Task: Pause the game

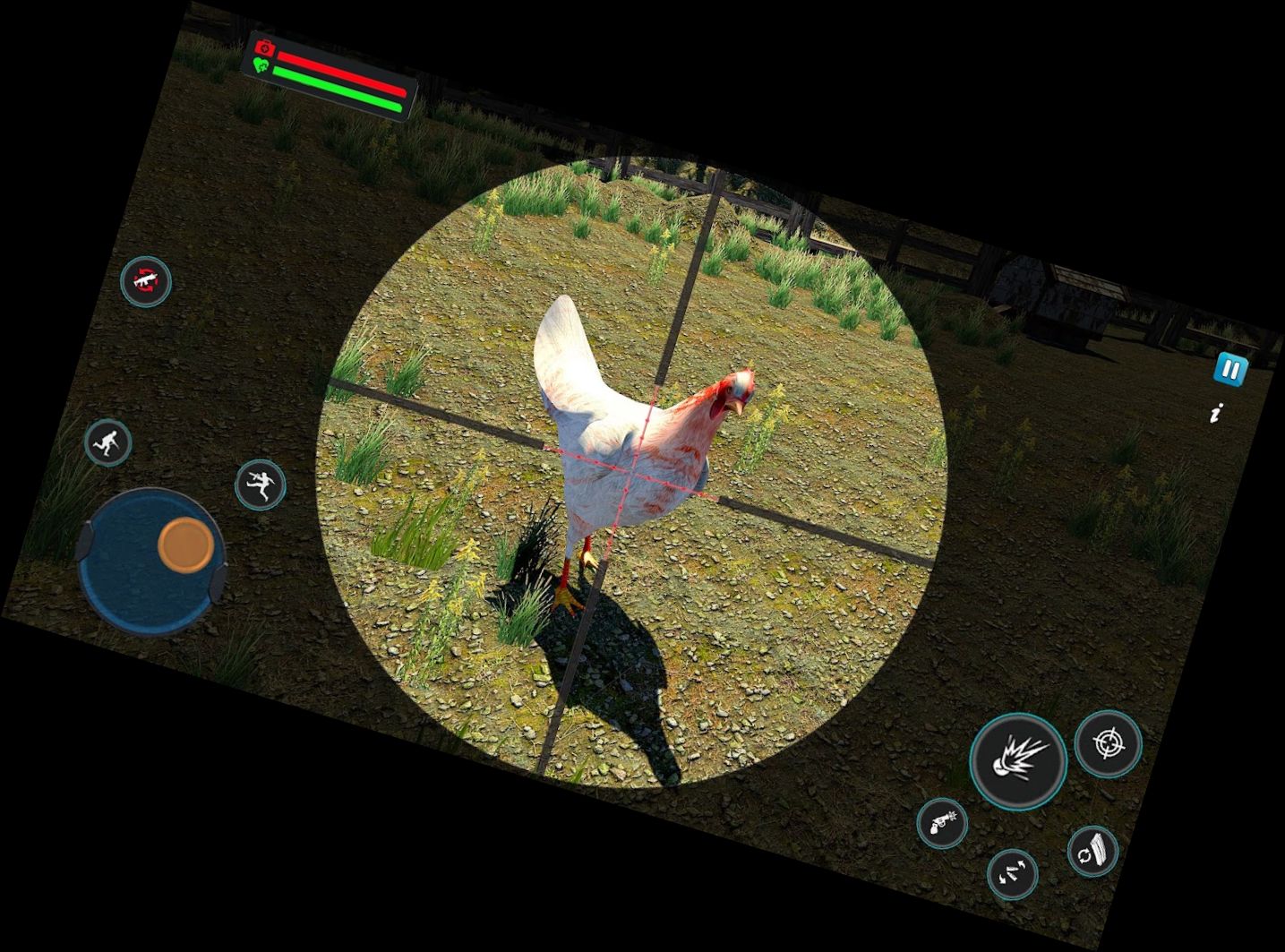Action: 1230,369
